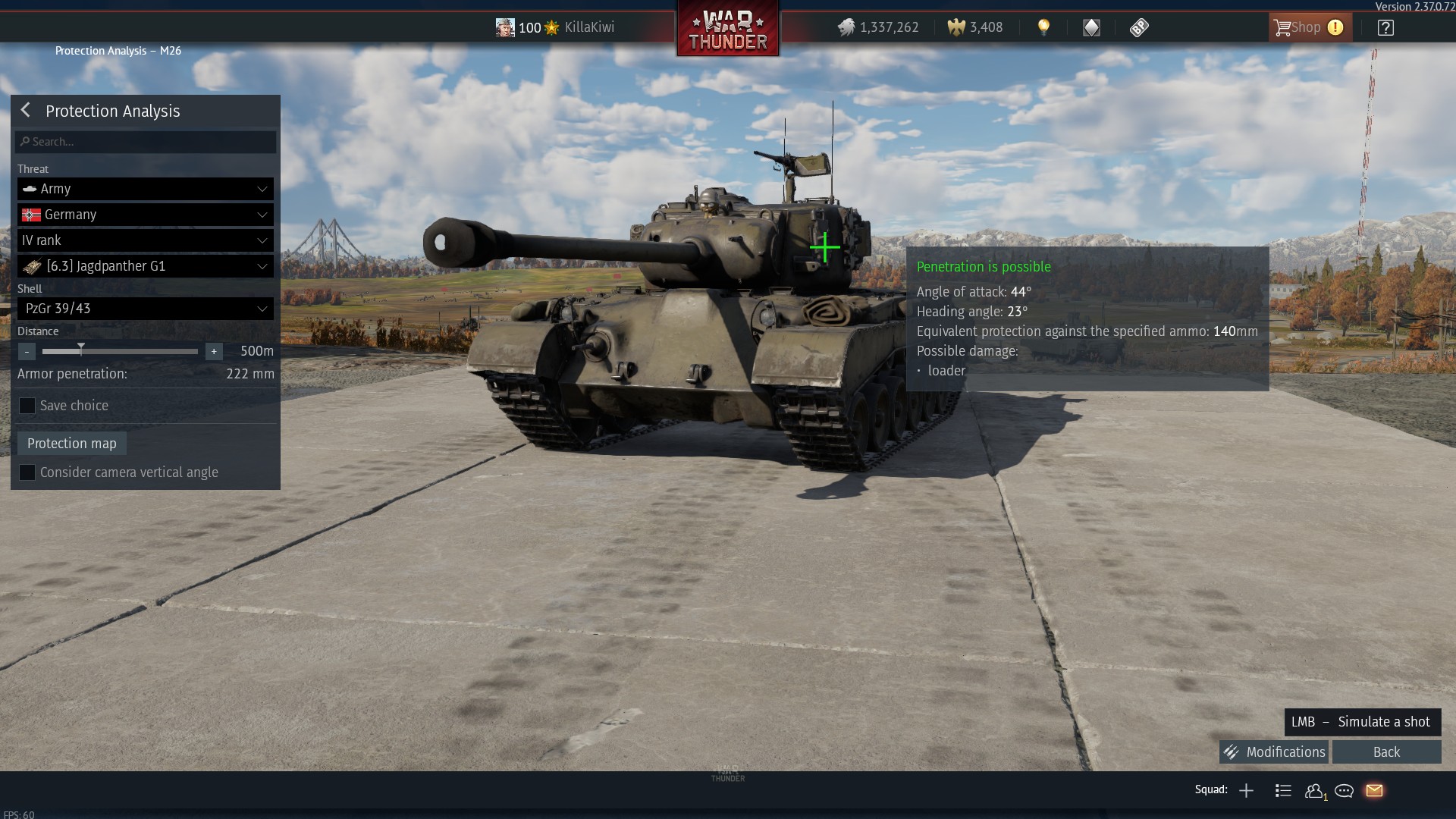Open the squad chat bubble menu
This screenshot has height=819, width=1456.
coord(1344,790)
